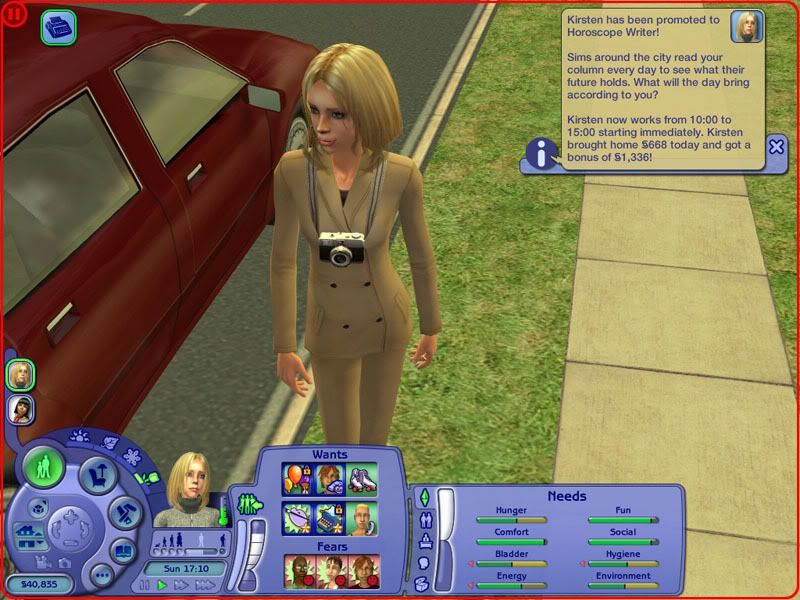Switch to the dark-haired sim's portrait
This screenshot has width=800, height=600.
20,408
